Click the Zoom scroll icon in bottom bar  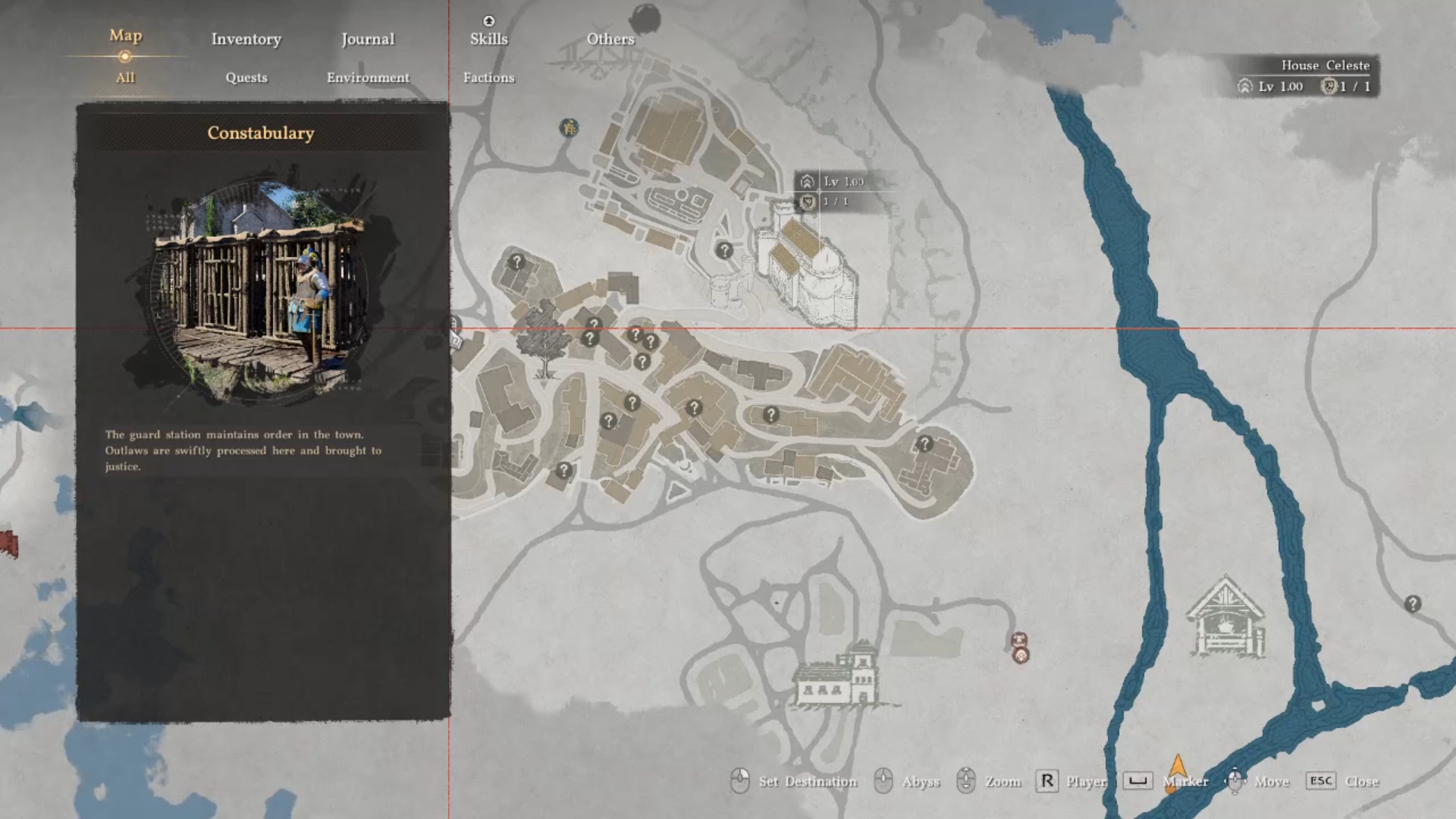pyautogui.click(x=966, y=782)
